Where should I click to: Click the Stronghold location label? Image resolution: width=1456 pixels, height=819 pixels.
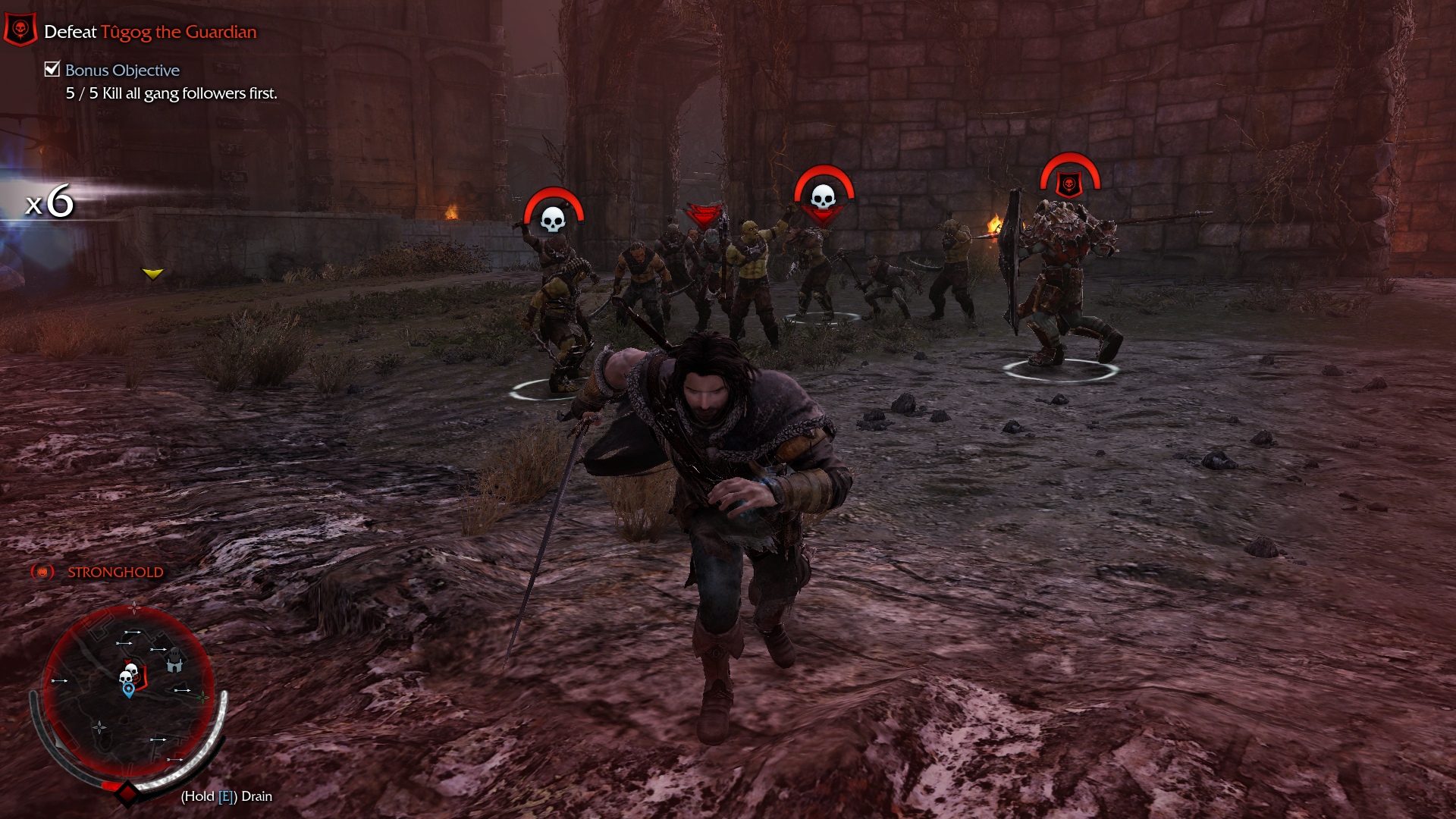(115, 573)
